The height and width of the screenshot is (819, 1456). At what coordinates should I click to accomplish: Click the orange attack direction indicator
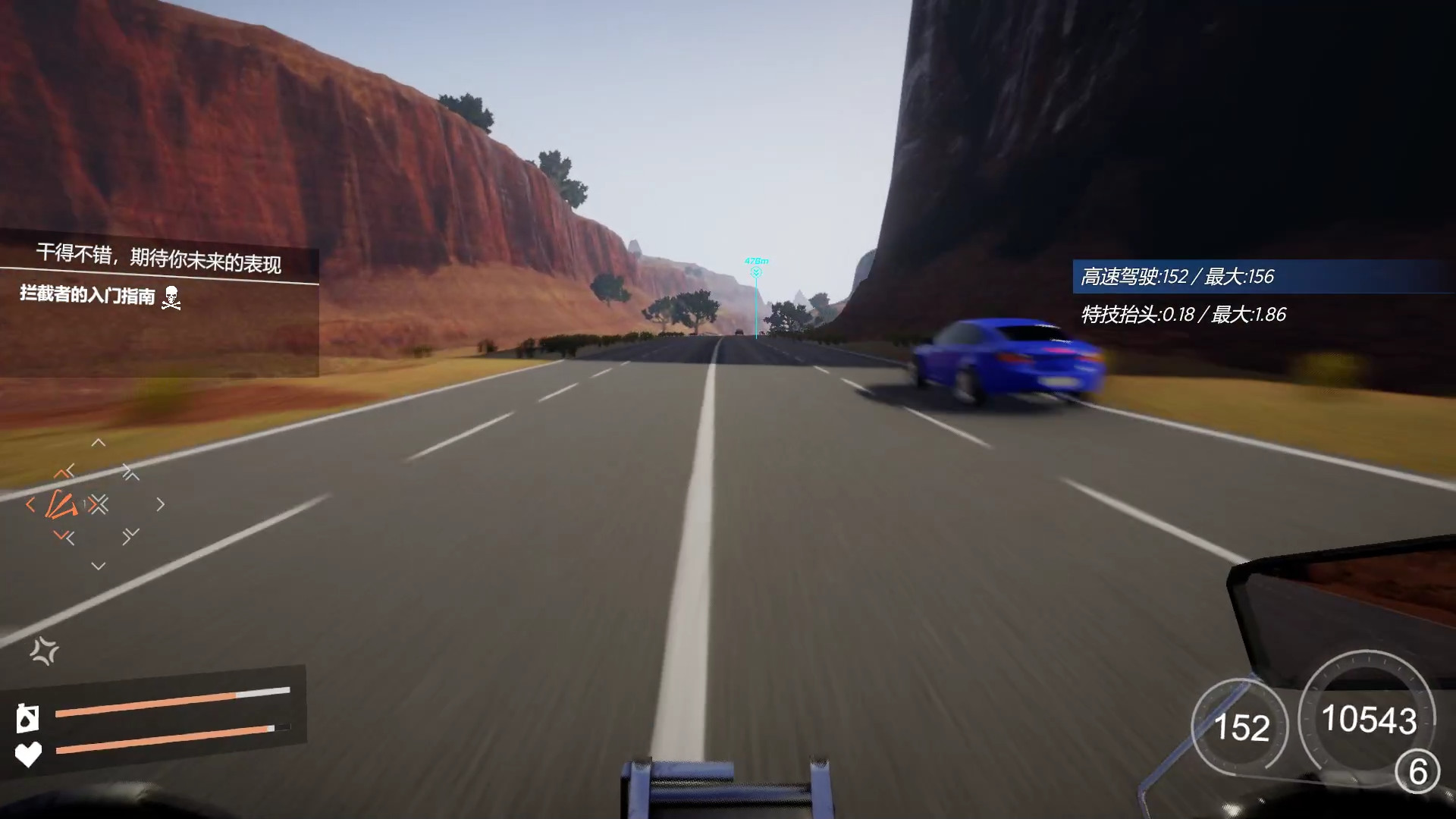pos(61,504)
